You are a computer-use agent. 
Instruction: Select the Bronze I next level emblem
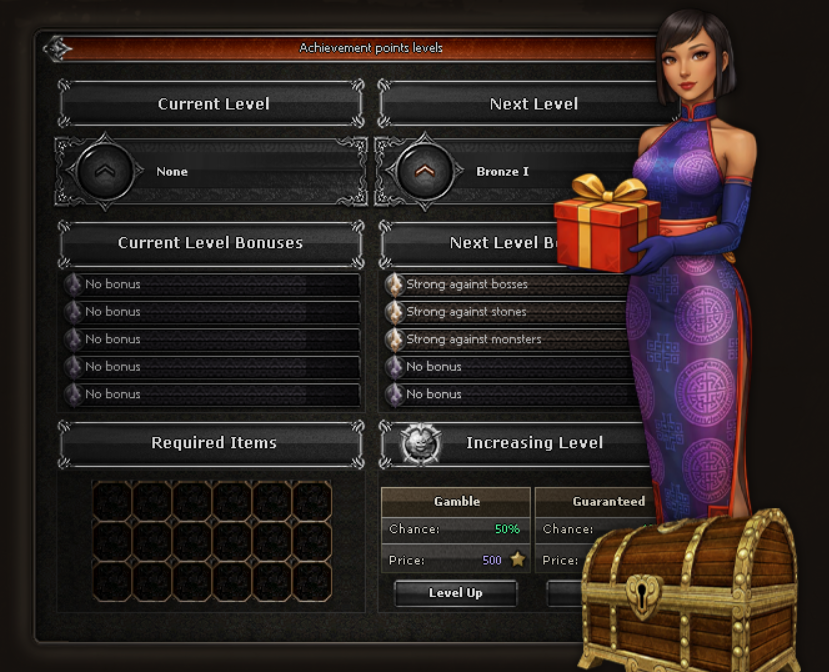click(x=424, y=172)
